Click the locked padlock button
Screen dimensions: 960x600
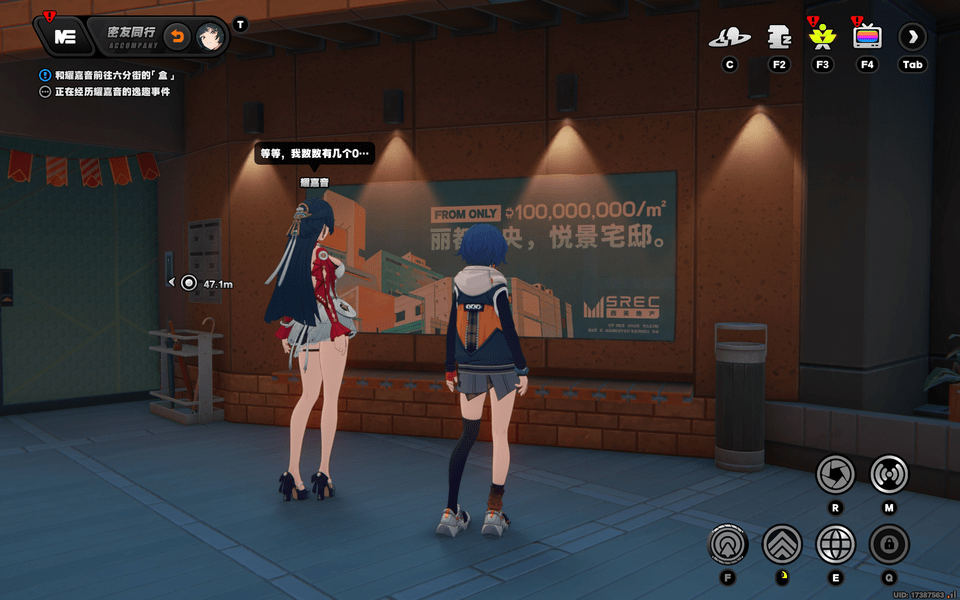(x=888, y=545)
